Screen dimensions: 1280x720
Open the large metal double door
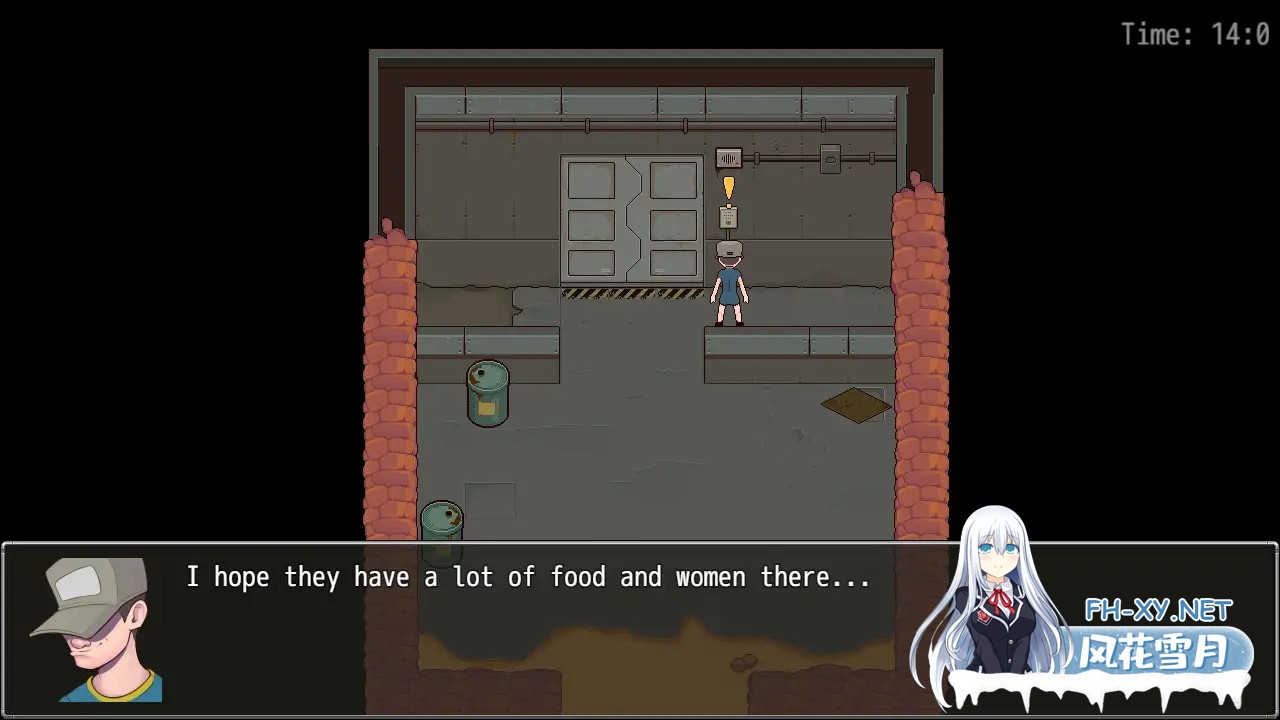point(631,220)
